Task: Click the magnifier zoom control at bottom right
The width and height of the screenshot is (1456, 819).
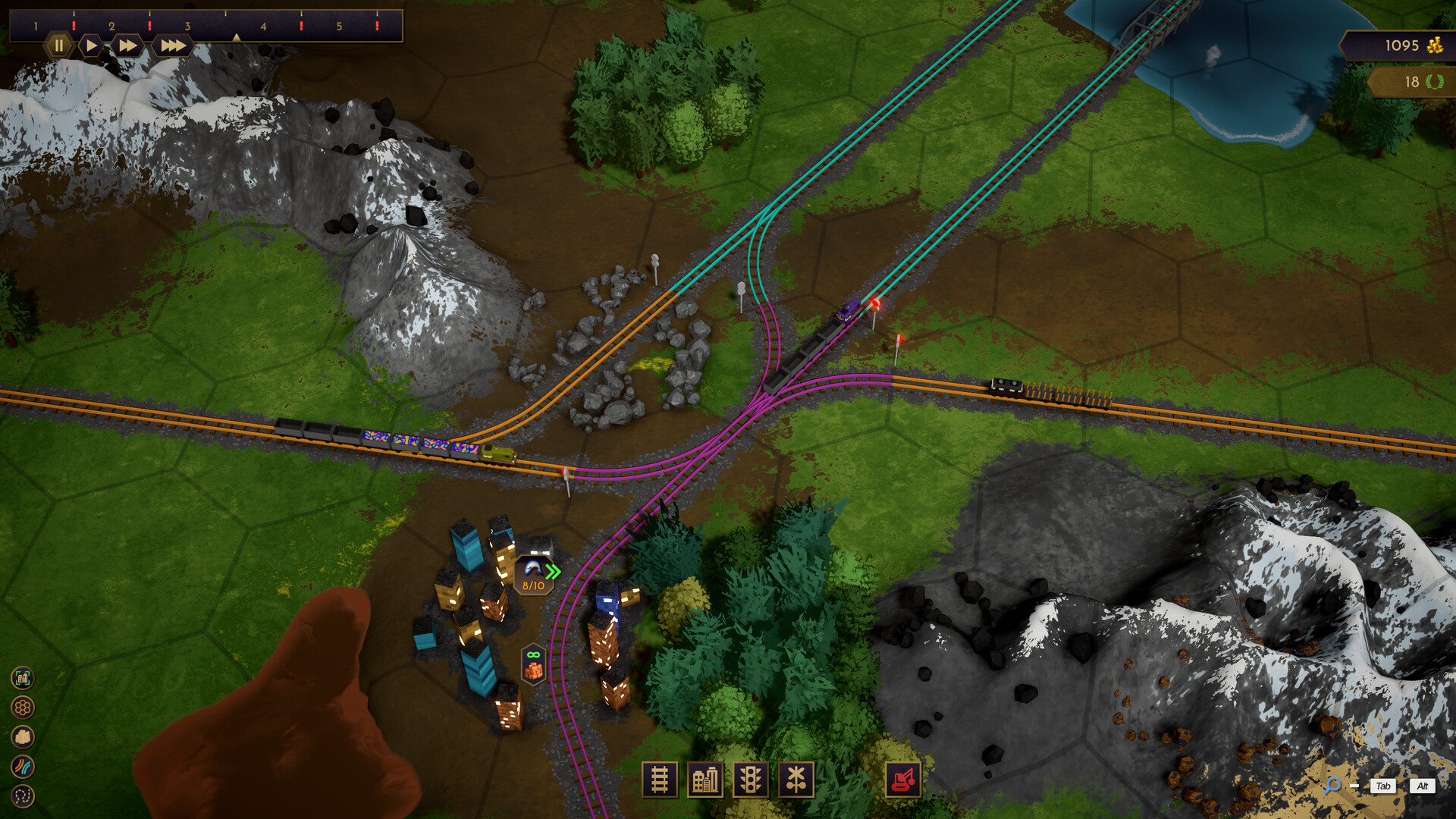Action: pos(1335,786)
